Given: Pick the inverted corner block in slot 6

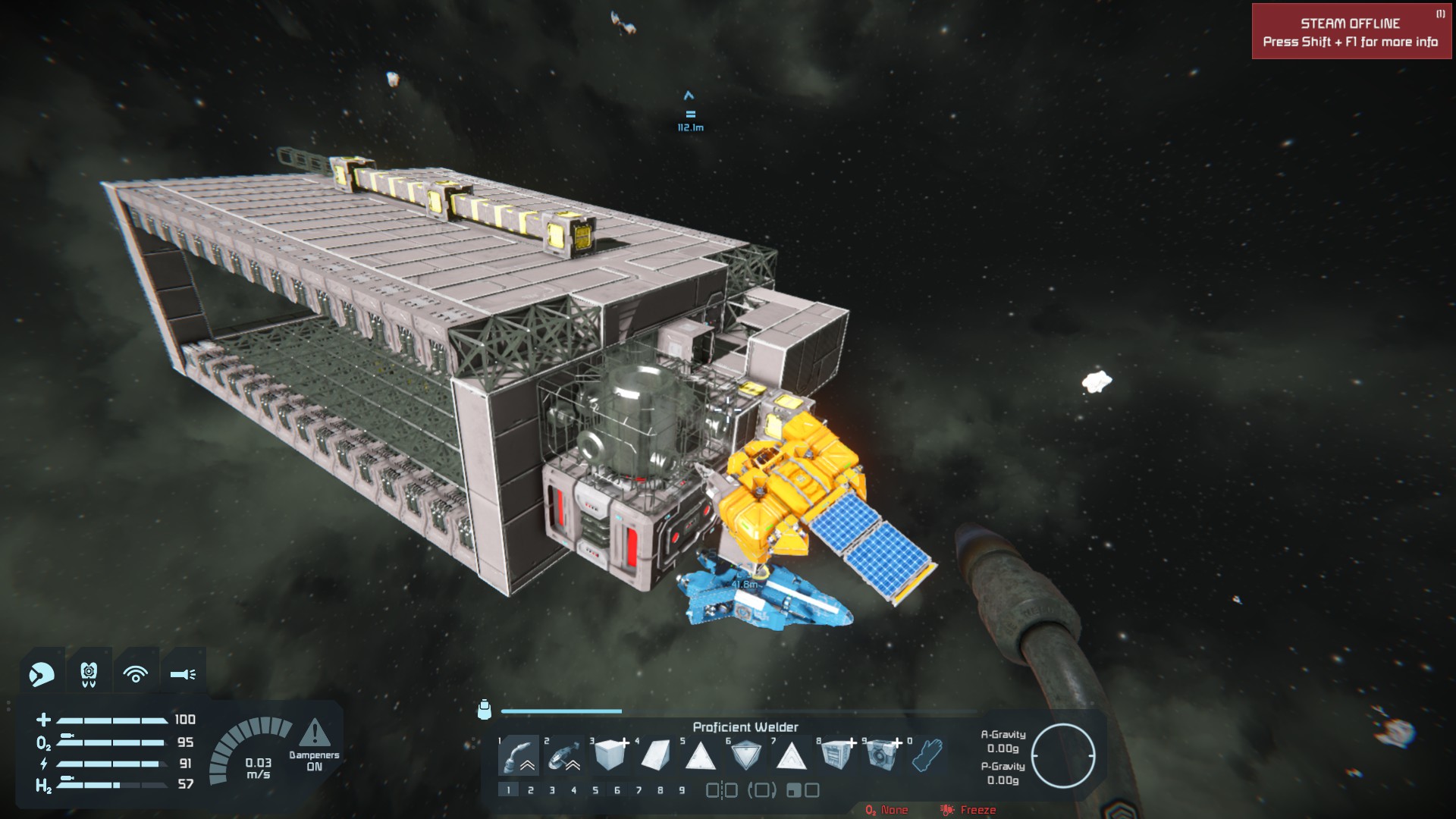Looking at the screenshot, I should (746, 755).
